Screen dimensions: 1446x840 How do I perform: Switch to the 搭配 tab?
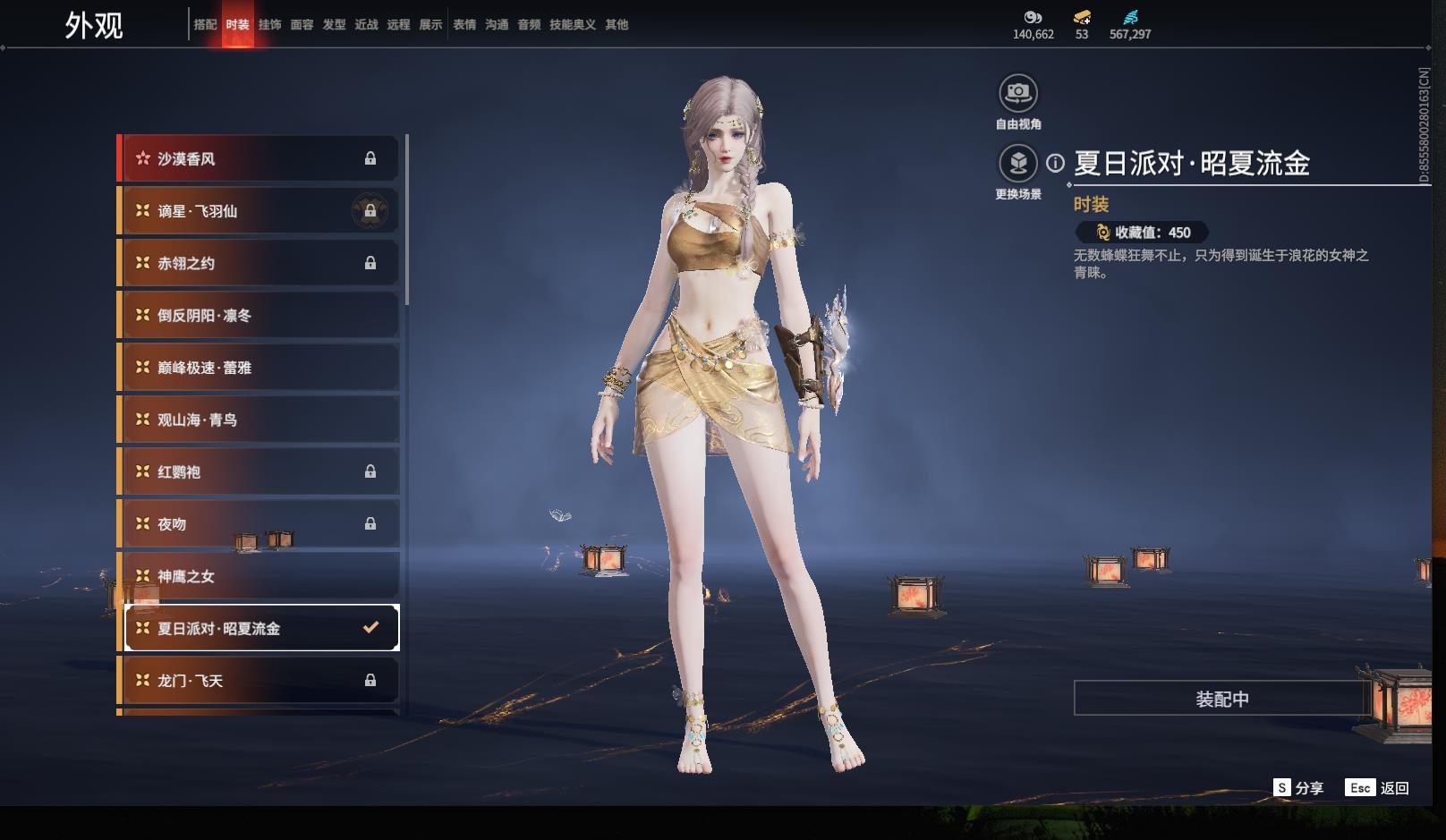205,25
